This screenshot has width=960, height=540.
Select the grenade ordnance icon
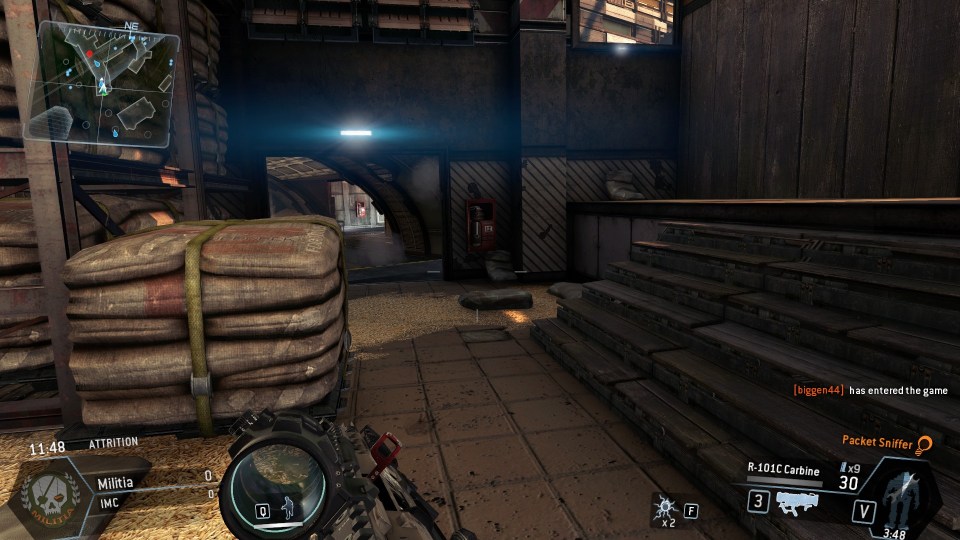coord(662,508)
